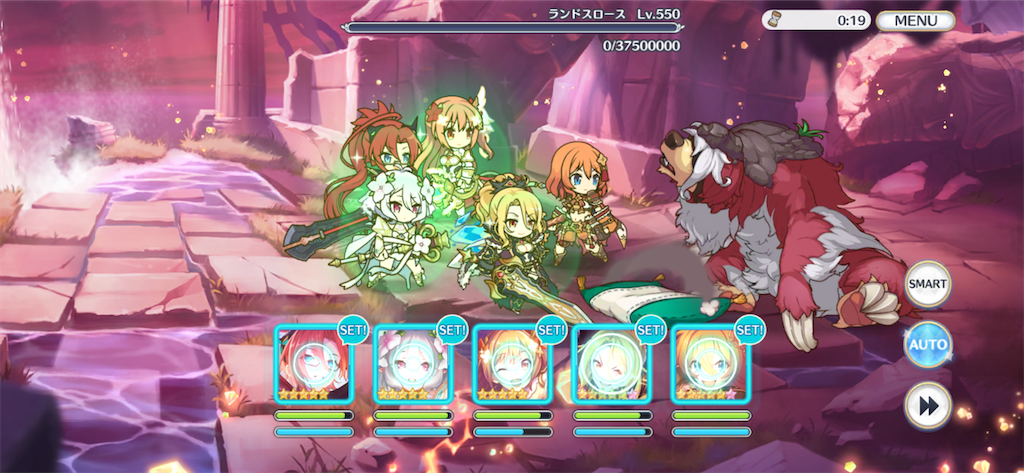Screen dimensions: 1024x473
Task: Tap the pale green-haired, red-eyed character card
Action: 611,364
